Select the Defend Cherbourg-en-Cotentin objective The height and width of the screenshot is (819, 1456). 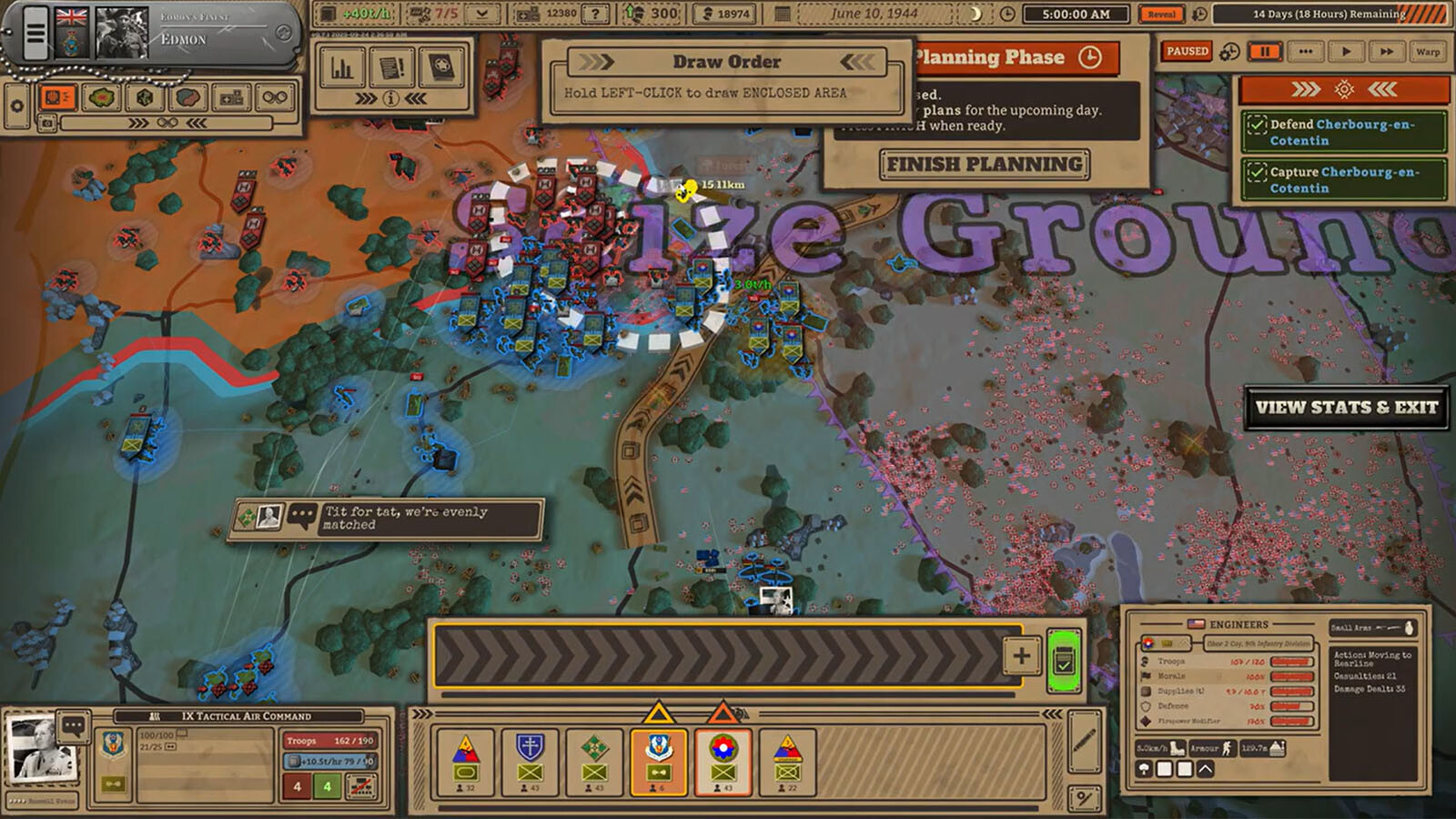[1342, 132]
